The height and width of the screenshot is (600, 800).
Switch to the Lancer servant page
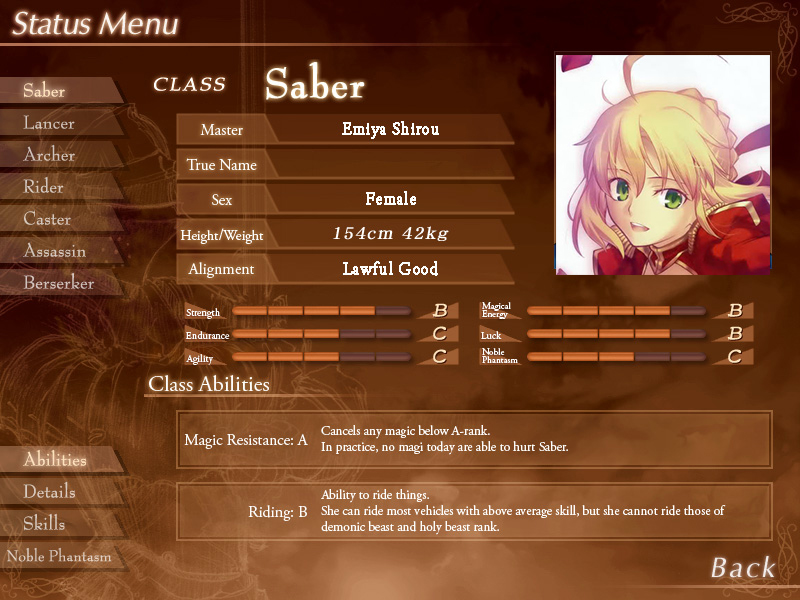coord(50,123)
